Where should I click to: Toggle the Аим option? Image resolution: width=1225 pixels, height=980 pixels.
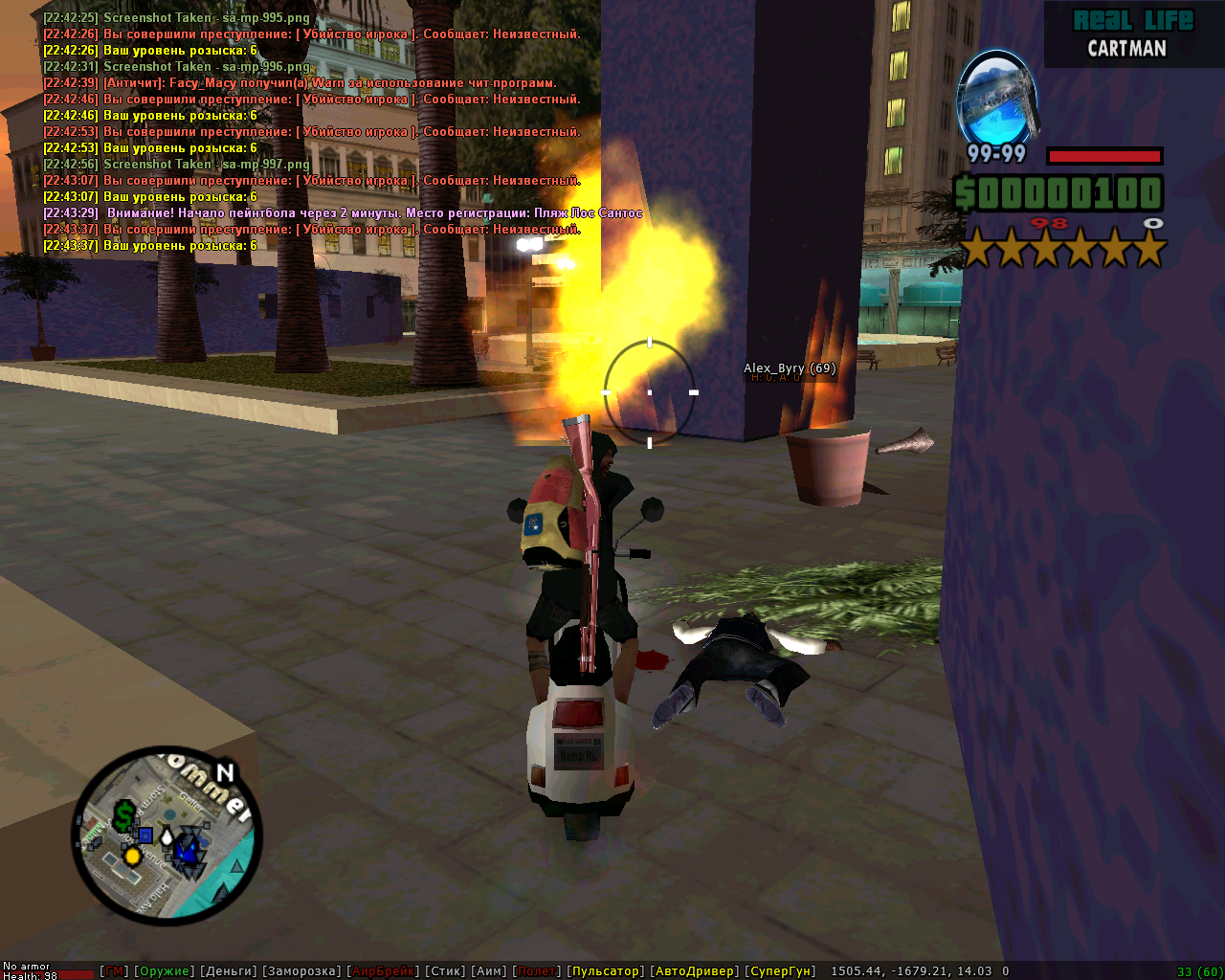point(489,971)
